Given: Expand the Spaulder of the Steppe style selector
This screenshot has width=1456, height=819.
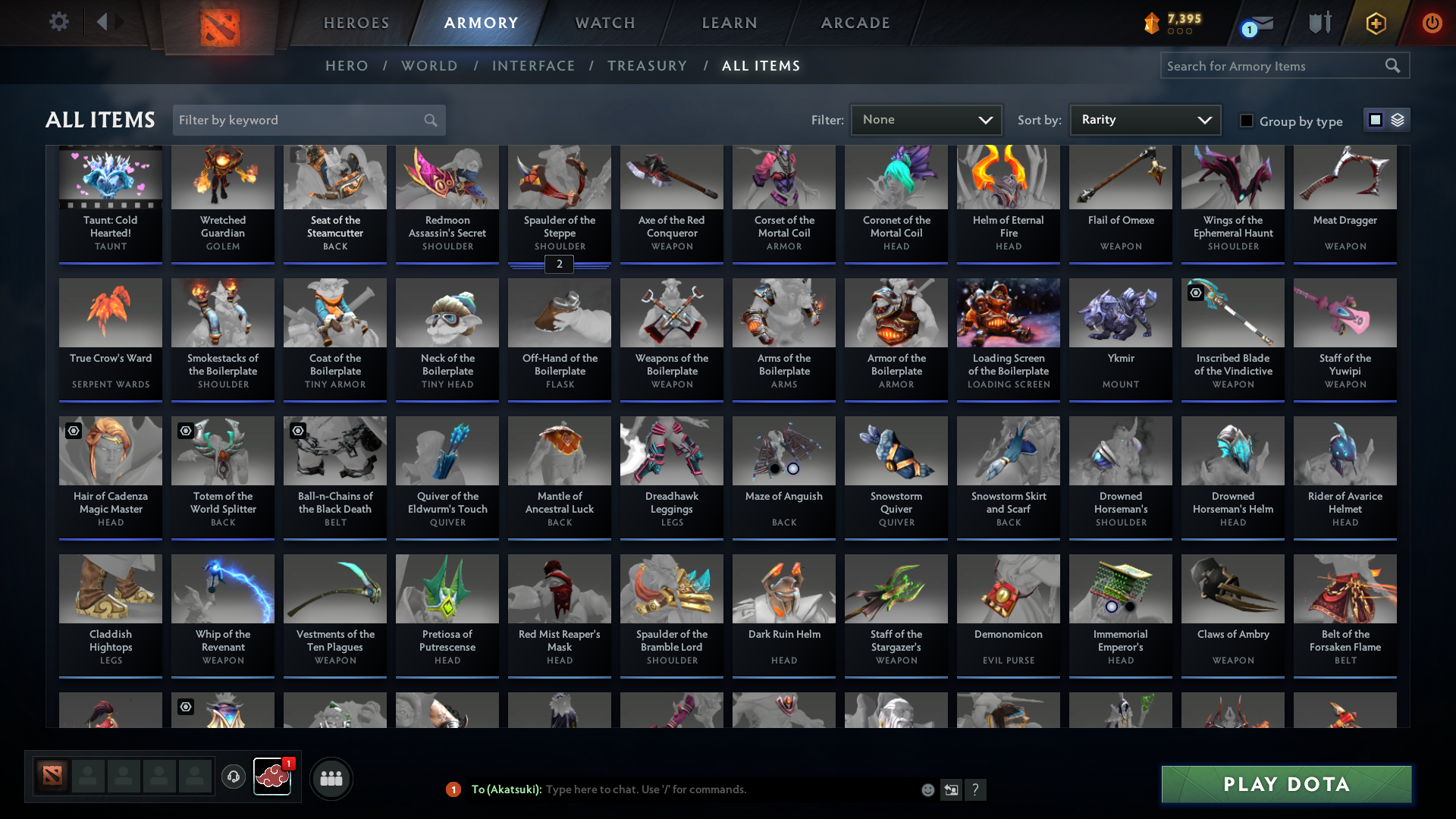Looking at the screenshot, I should coord(559,265).
